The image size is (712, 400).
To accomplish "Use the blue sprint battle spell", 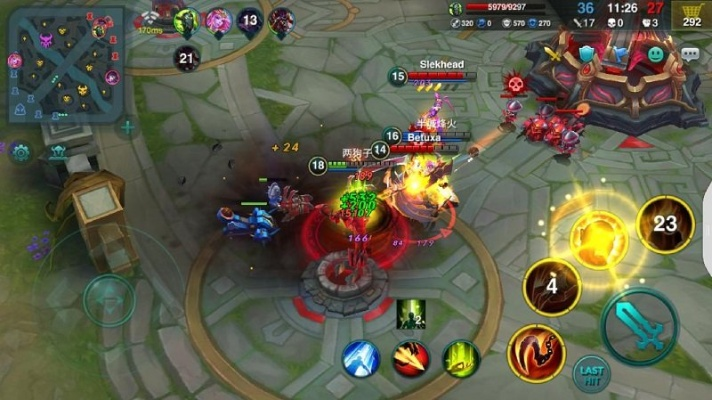I will [361, 358].
